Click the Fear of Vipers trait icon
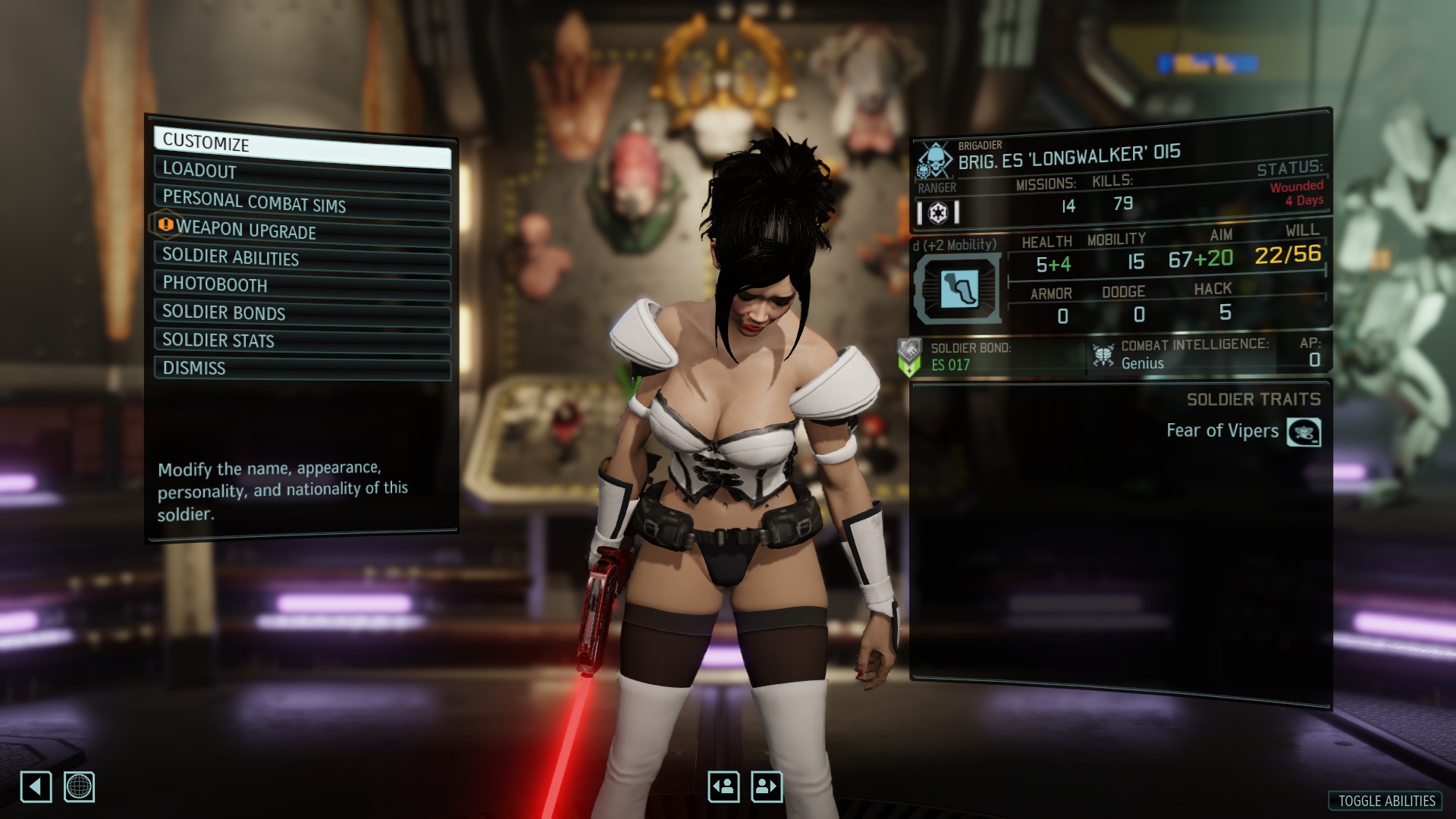Screen dimensions: 1456x819 pyautogui.click(x=1304, y=432)
